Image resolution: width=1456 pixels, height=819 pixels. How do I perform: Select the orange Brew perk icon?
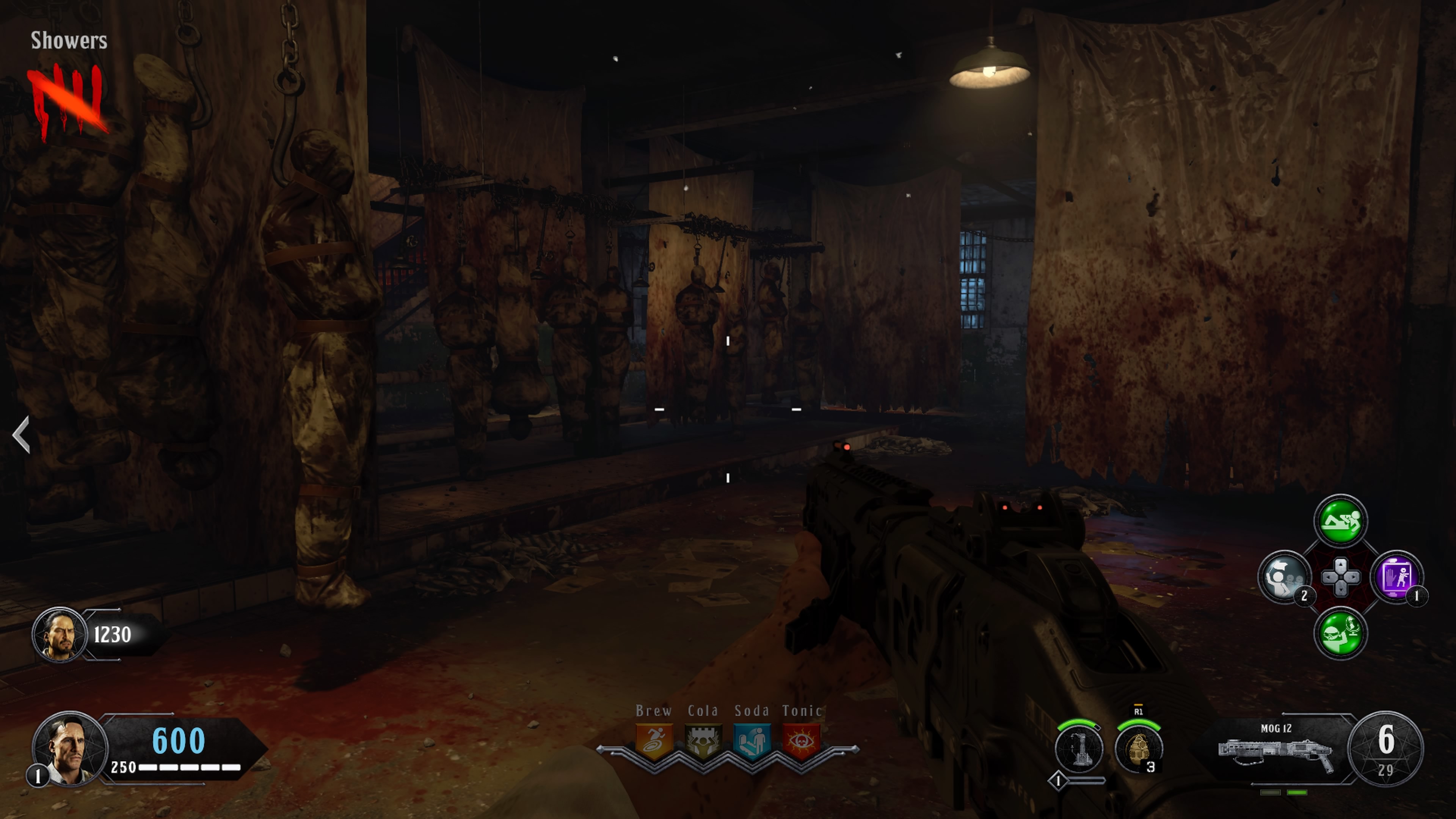point(654,741)
